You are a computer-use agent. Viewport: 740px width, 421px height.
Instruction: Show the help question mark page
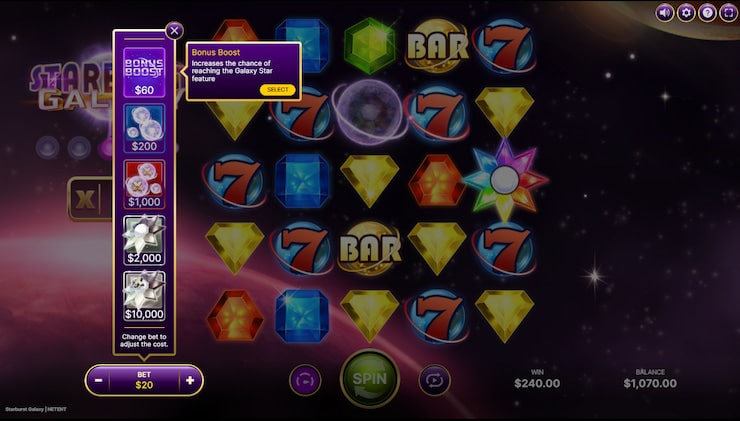click(707, 13)
